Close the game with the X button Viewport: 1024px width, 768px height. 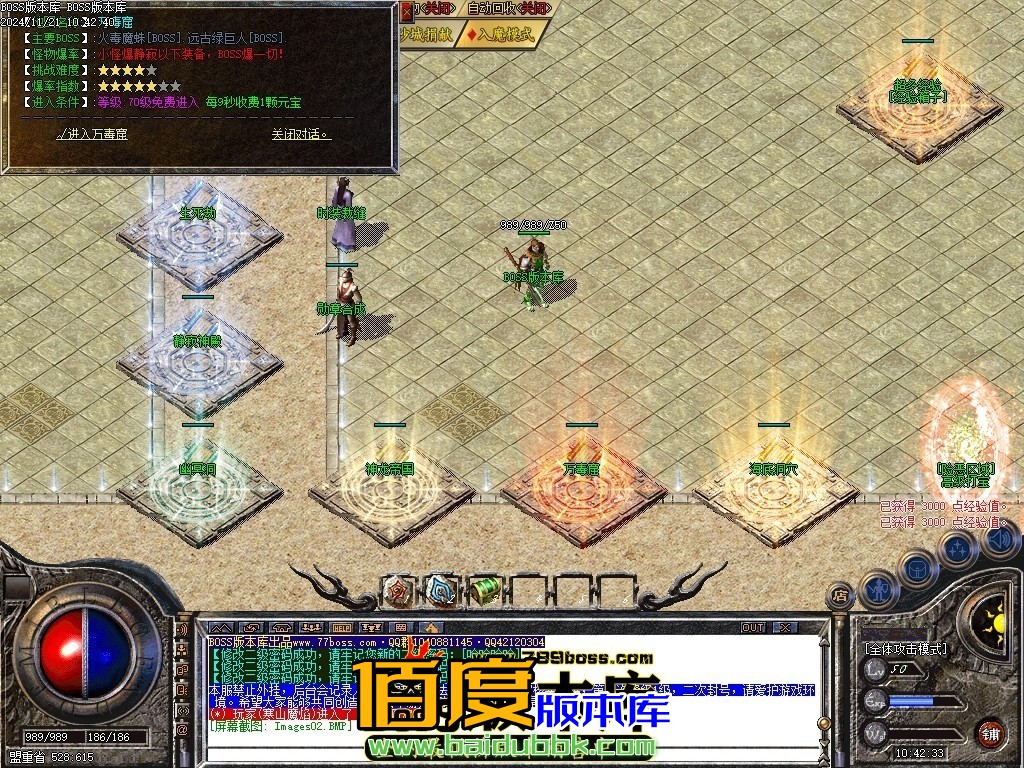785,628
